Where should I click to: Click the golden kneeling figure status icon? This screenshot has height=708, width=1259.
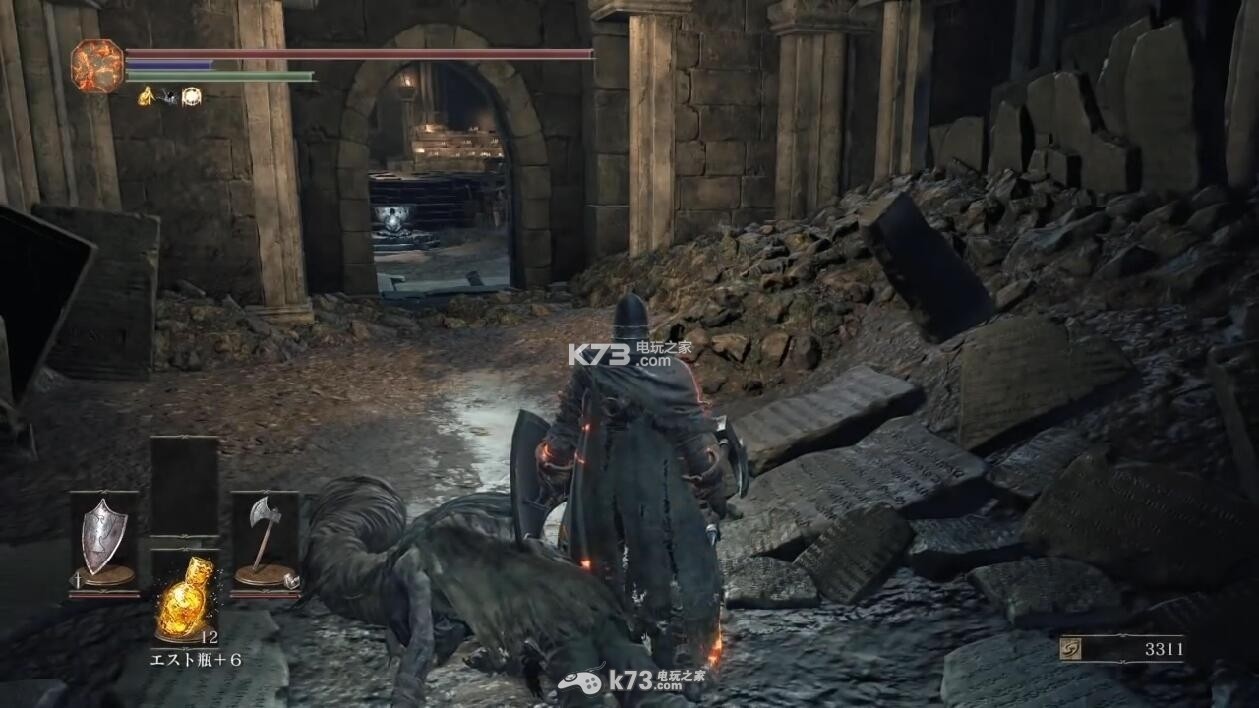pyautogui.click(x=145, y=96)
